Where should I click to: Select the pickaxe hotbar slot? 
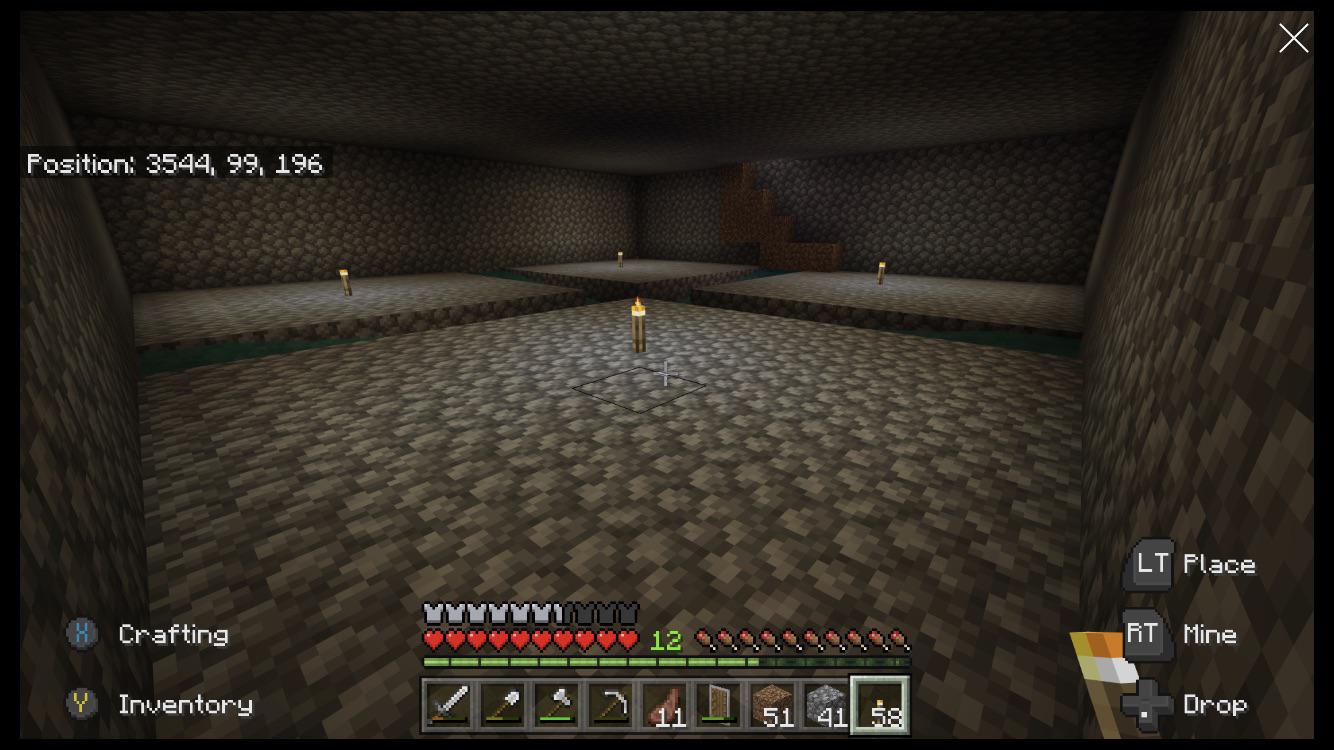[x=609, y=706]
